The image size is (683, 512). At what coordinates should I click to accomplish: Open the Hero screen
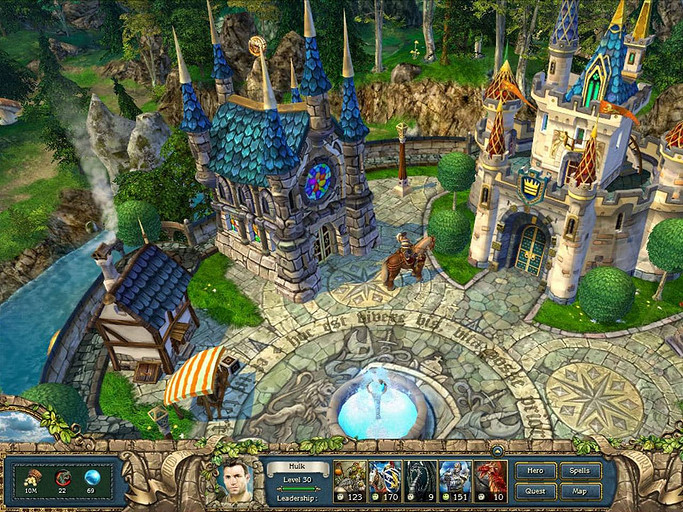pyautogui.click(x=536, y=471)
